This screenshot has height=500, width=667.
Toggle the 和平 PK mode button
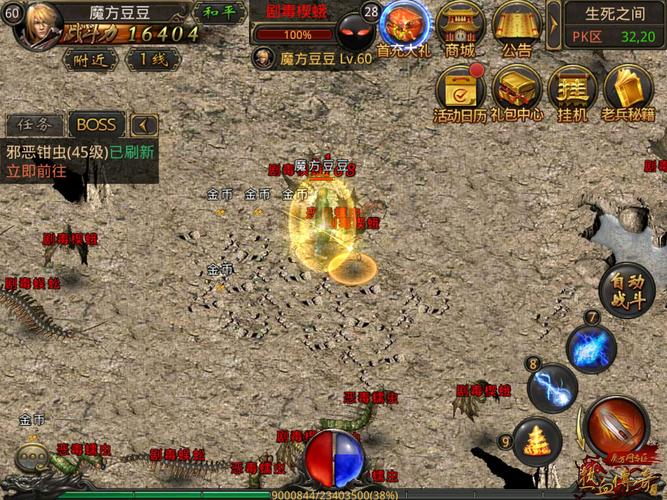coord(219,12)
